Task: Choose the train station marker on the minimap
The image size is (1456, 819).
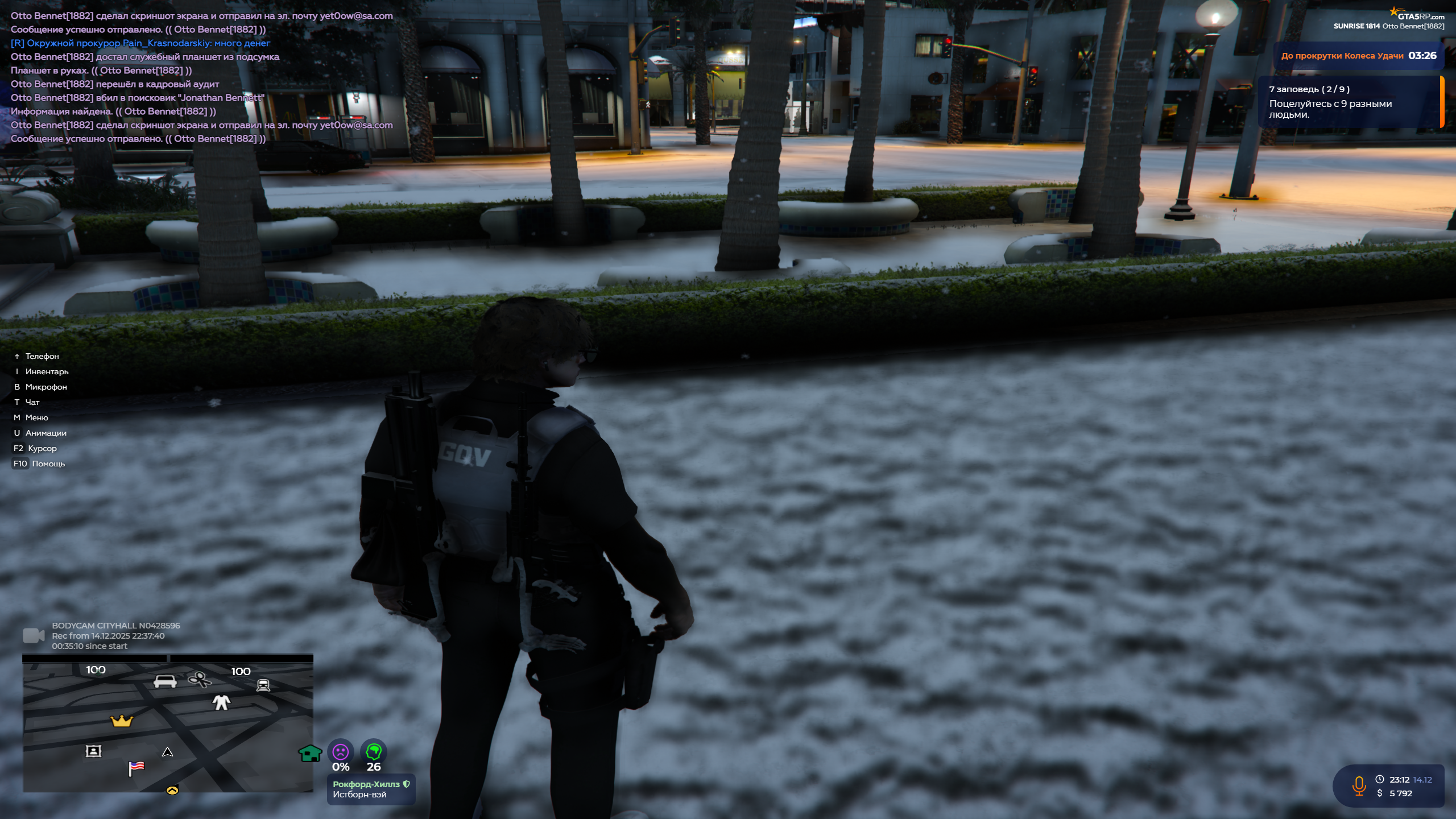Action: (263, 685)
